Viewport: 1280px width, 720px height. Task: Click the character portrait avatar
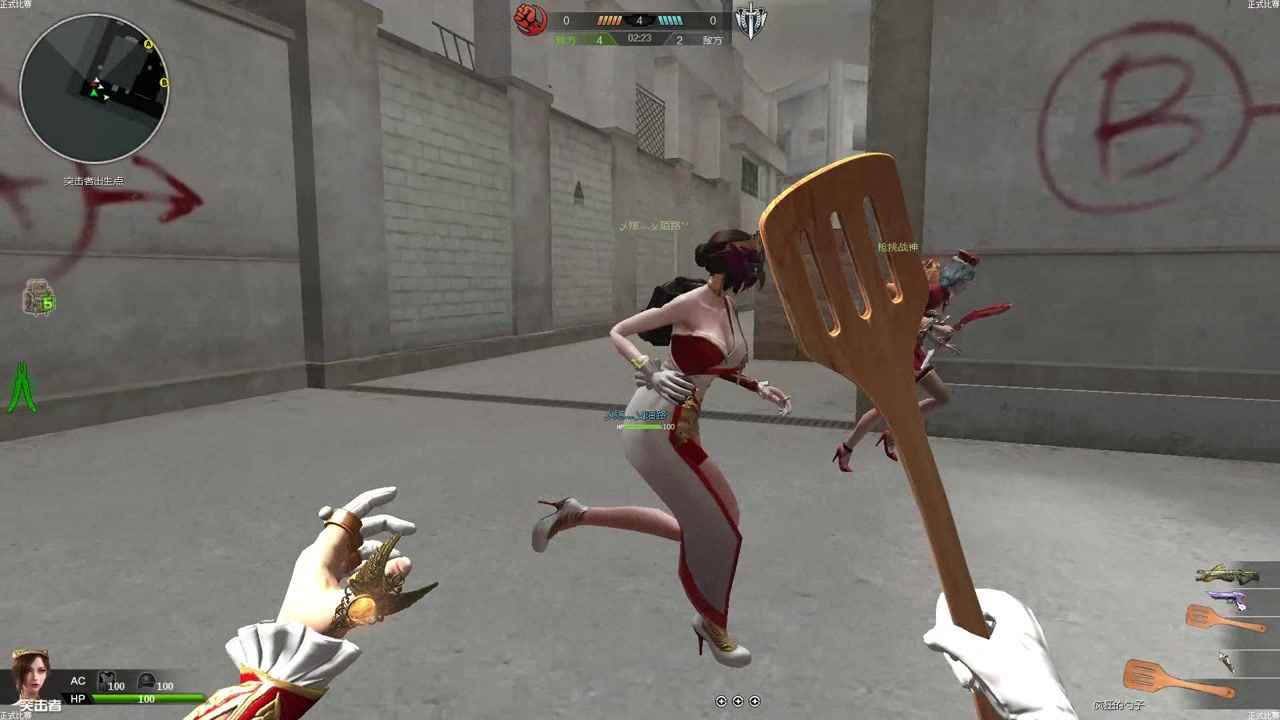point(30,675)
